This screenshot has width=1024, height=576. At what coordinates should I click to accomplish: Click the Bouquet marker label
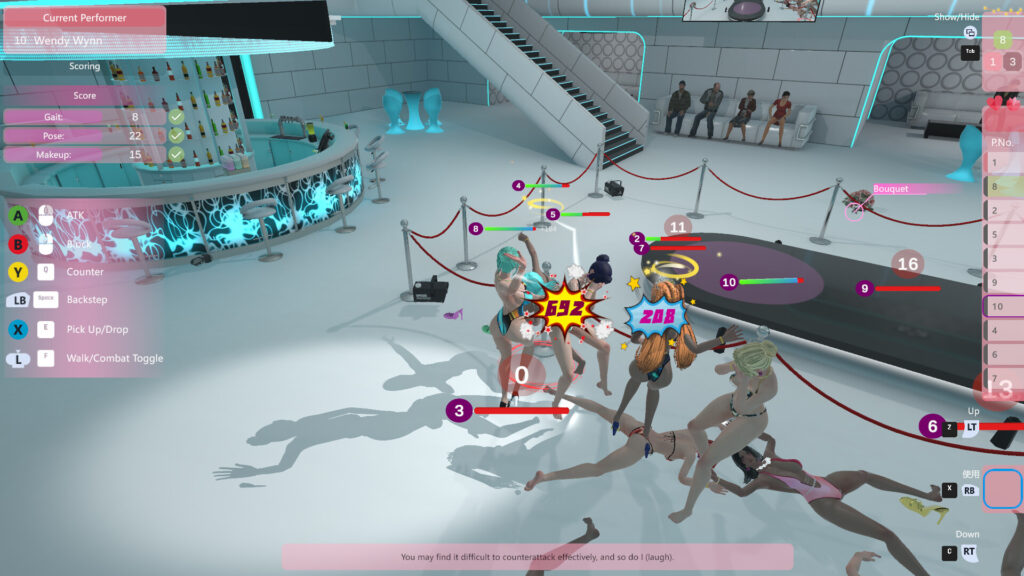coord(890,188)
